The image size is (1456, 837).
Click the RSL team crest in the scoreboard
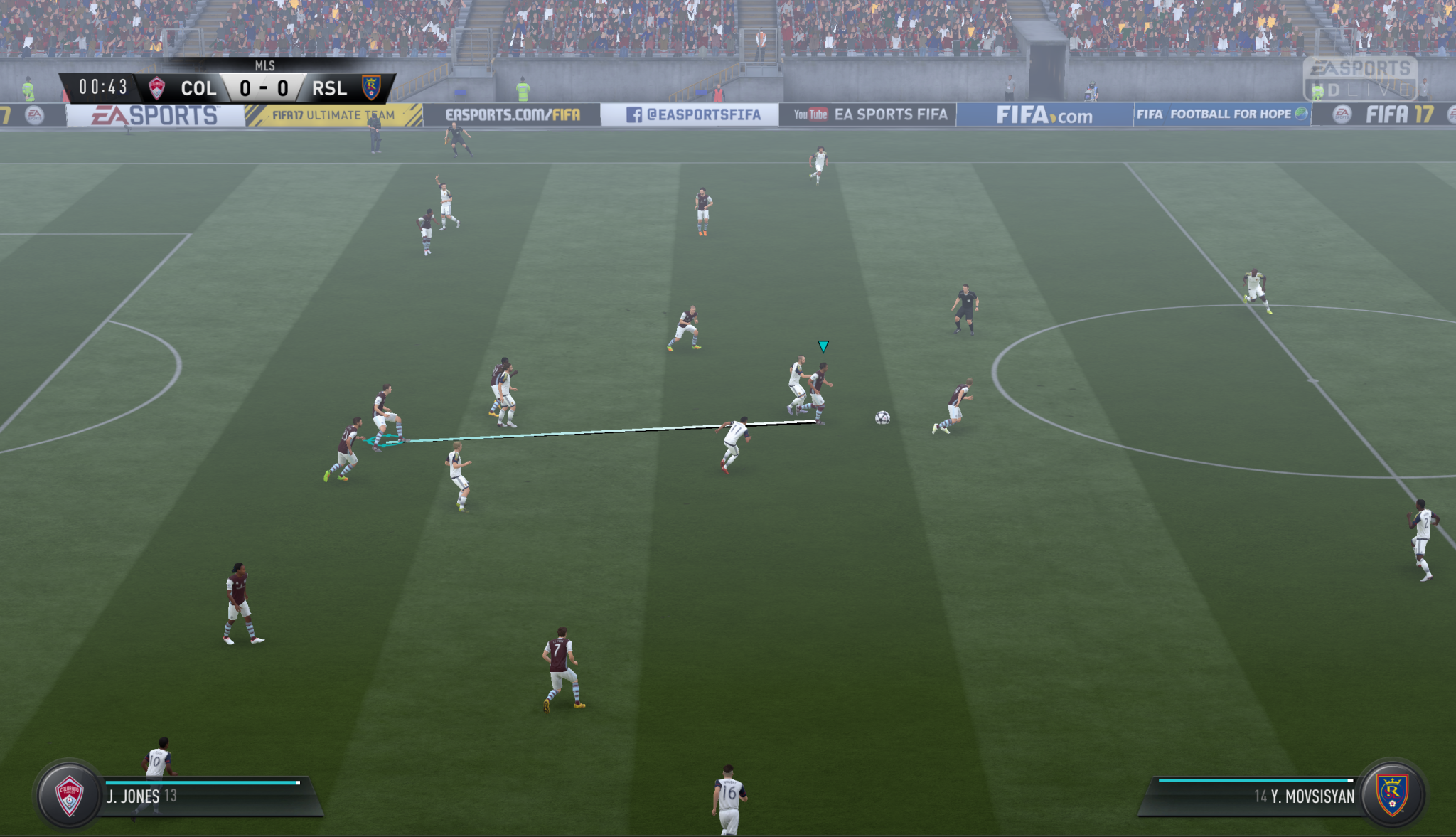[371, 87]
